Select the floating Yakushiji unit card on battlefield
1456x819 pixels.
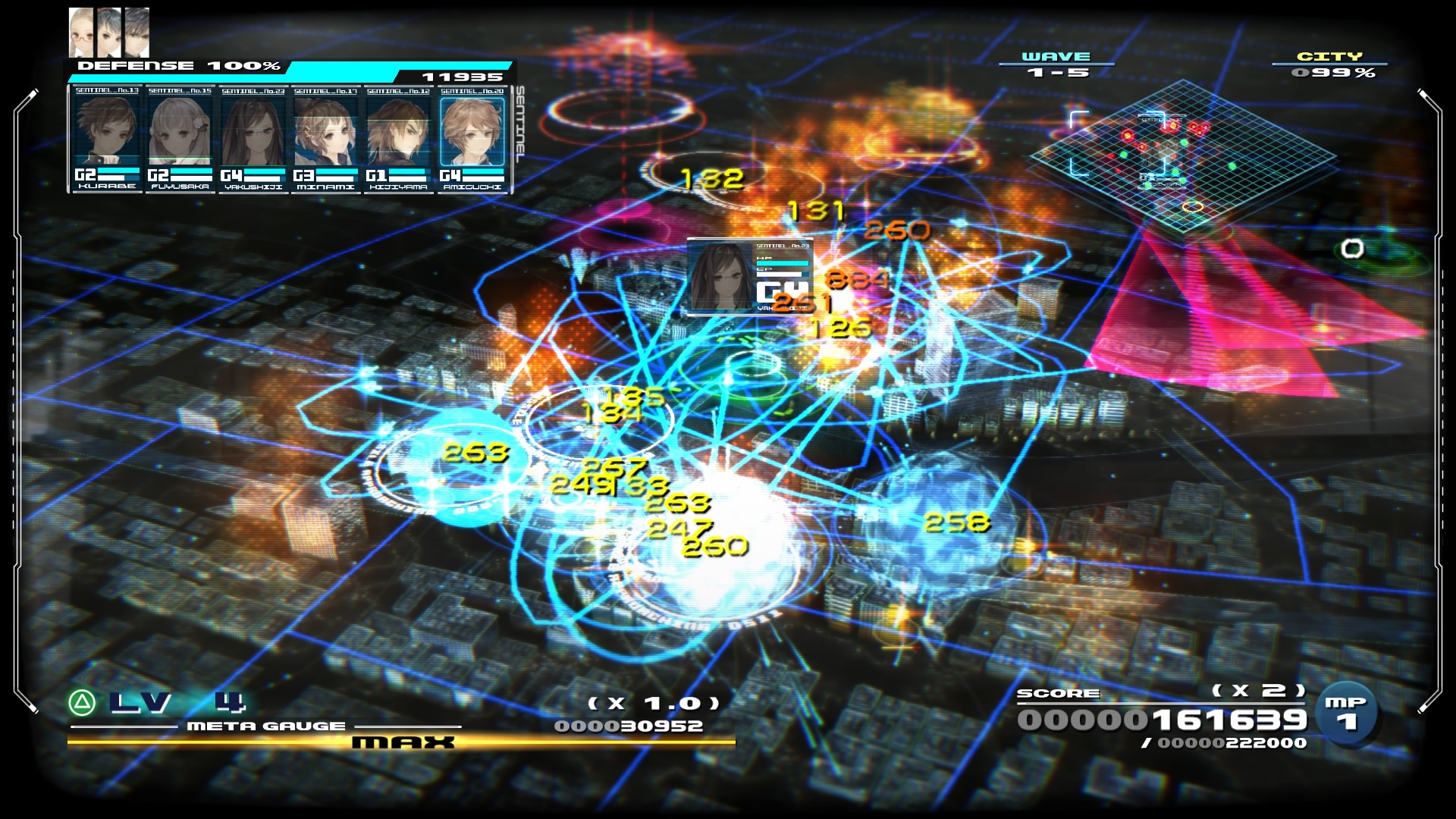(x=748, y=276)
